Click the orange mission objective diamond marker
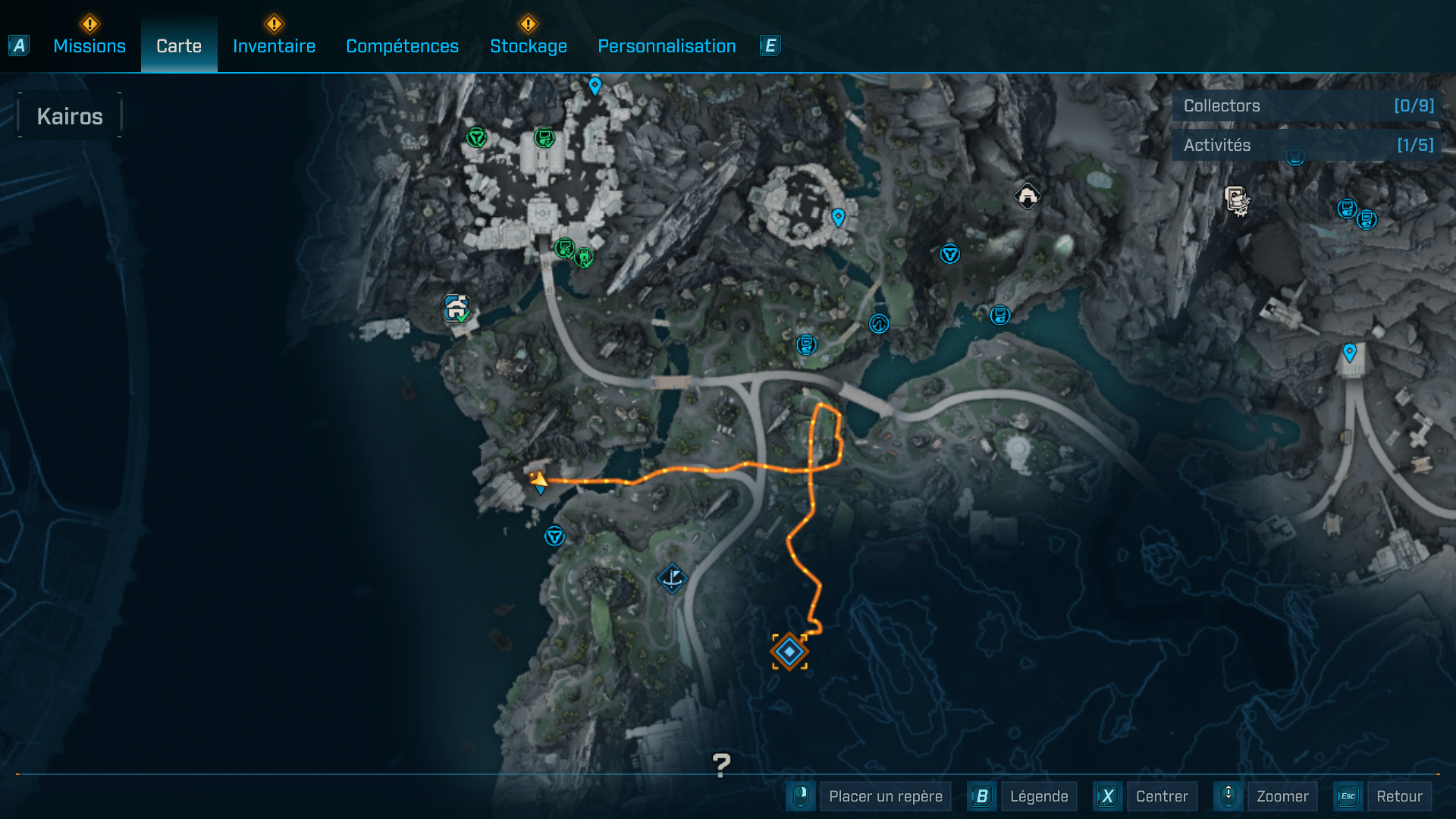The height and width of the screenshot is (819, 1456). tap(789, 651)
